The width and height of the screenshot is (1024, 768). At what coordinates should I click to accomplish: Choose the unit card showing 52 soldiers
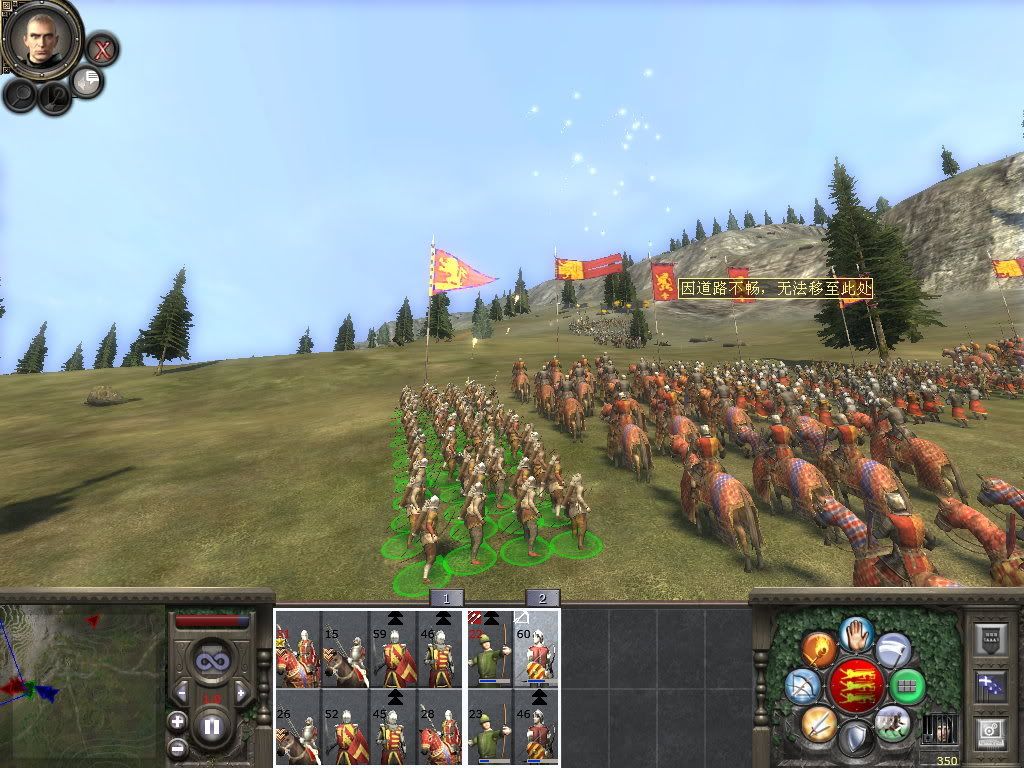click(x=345, y=727)
